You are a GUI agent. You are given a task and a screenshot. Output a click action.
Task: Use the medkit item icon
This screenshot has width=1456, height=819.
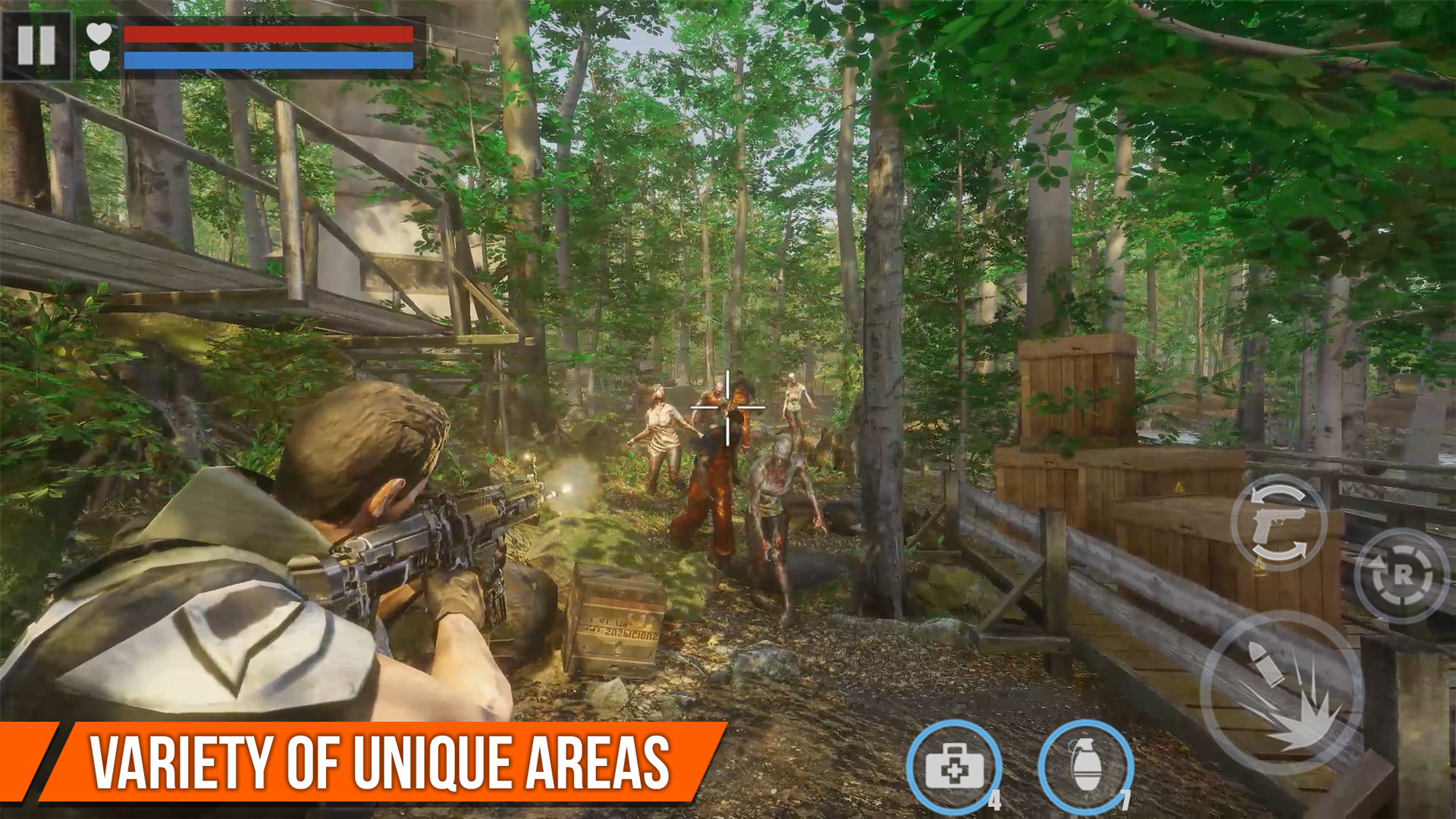click(954, 766)
